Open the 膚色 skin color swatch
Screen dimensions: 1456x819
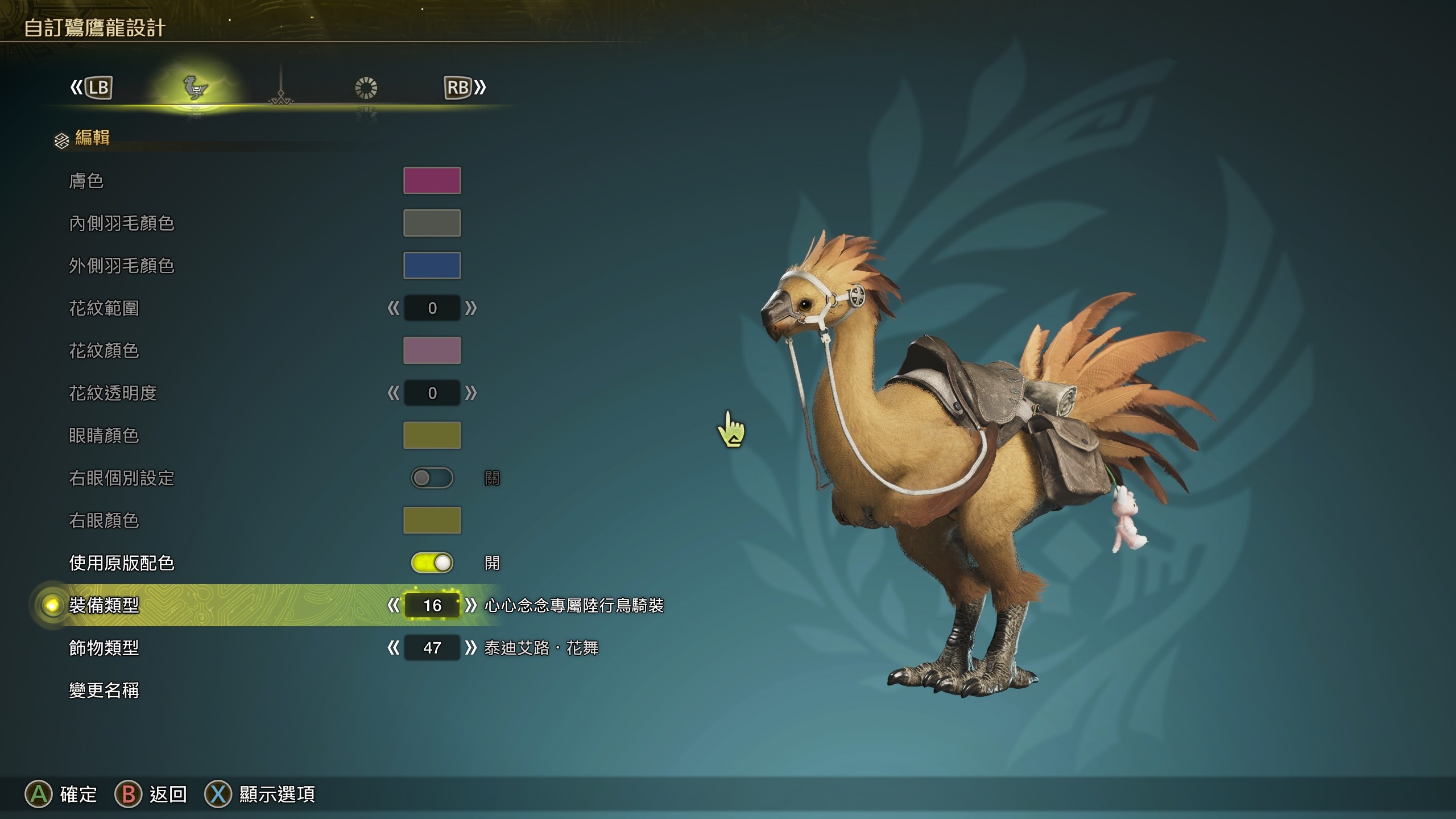[x=432, y=180]
